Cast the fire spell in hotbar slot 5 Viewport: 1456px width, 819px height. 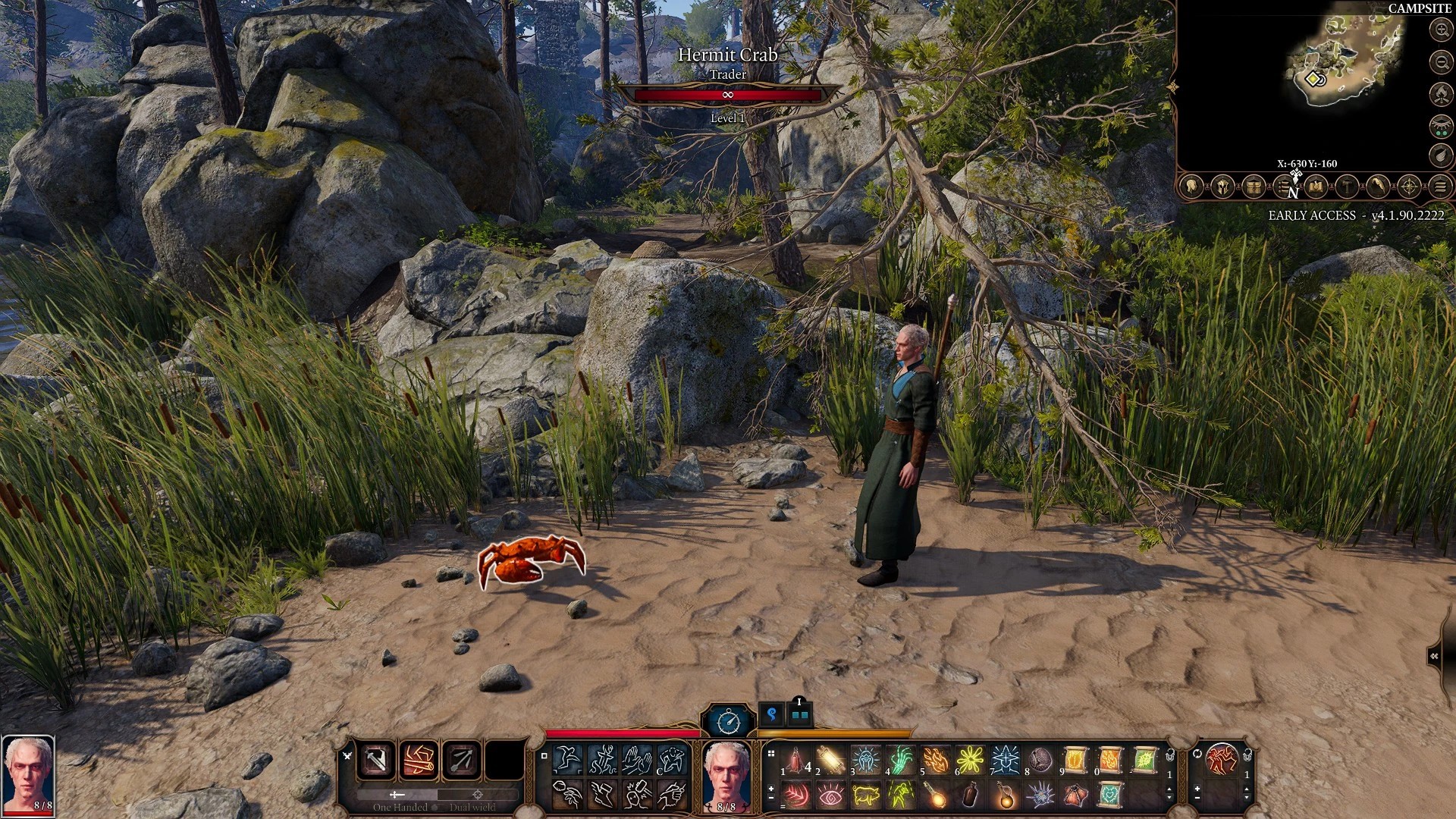coord(936,759)
